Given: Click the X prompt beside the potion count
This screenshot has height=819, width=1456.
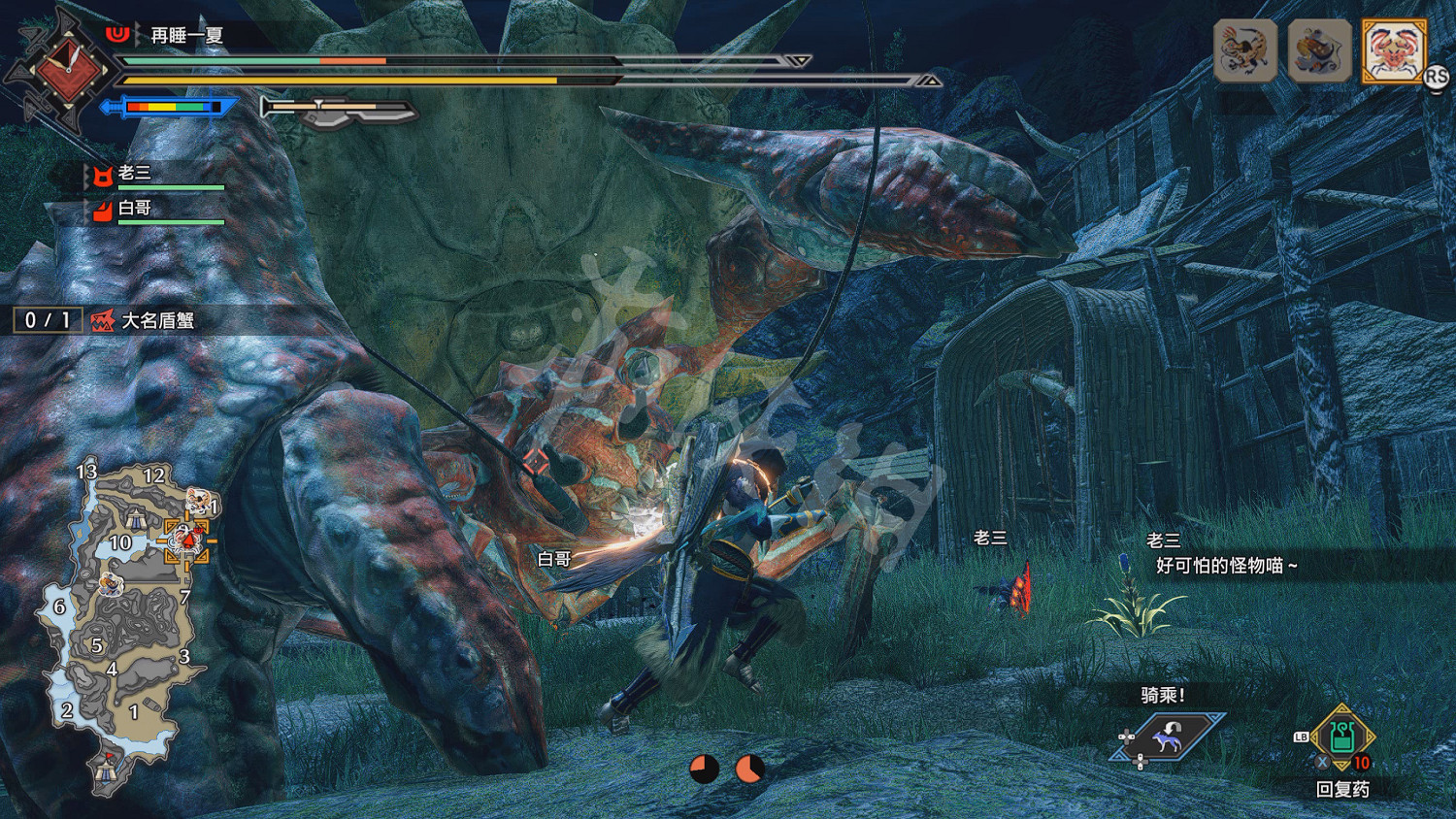Looking at the screenshot, I should click(x=1322, y=762).
